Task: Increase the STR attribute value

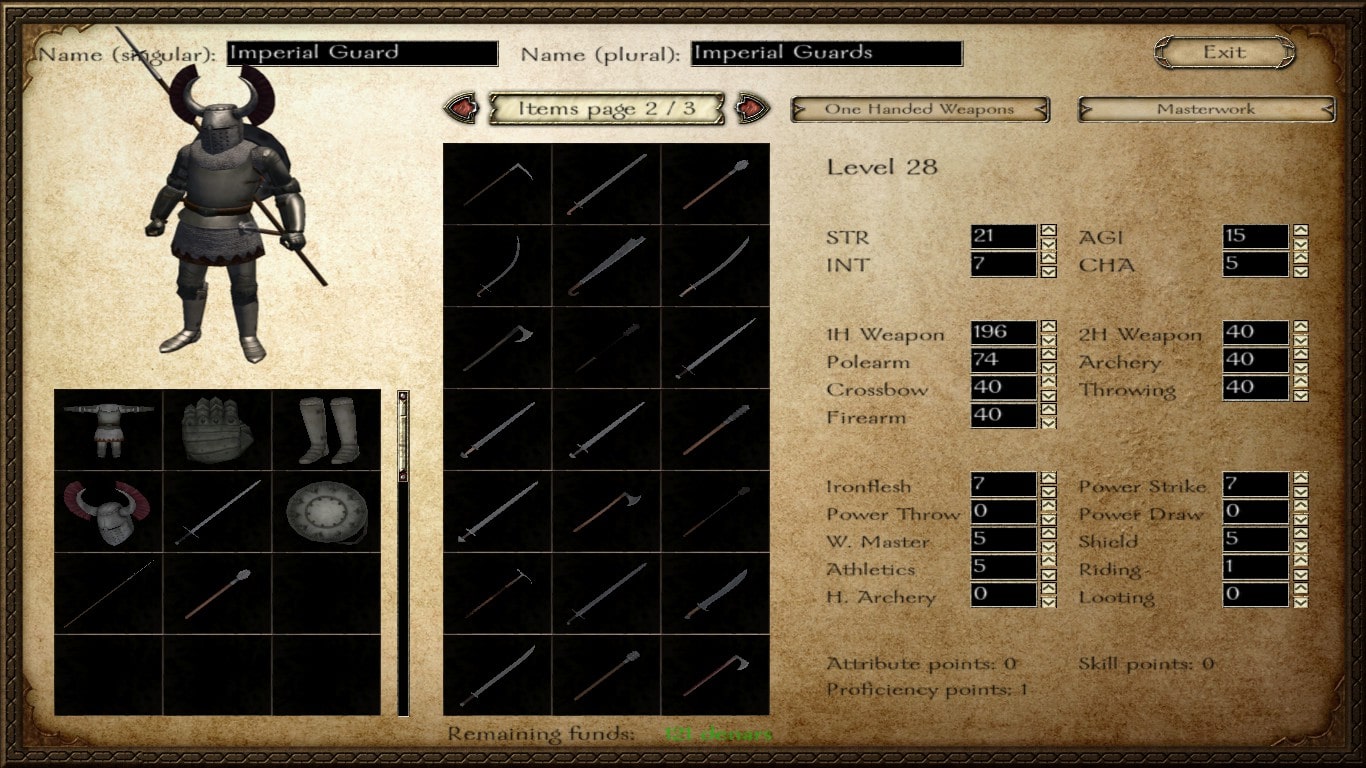Action: [x=1048, y=231]
